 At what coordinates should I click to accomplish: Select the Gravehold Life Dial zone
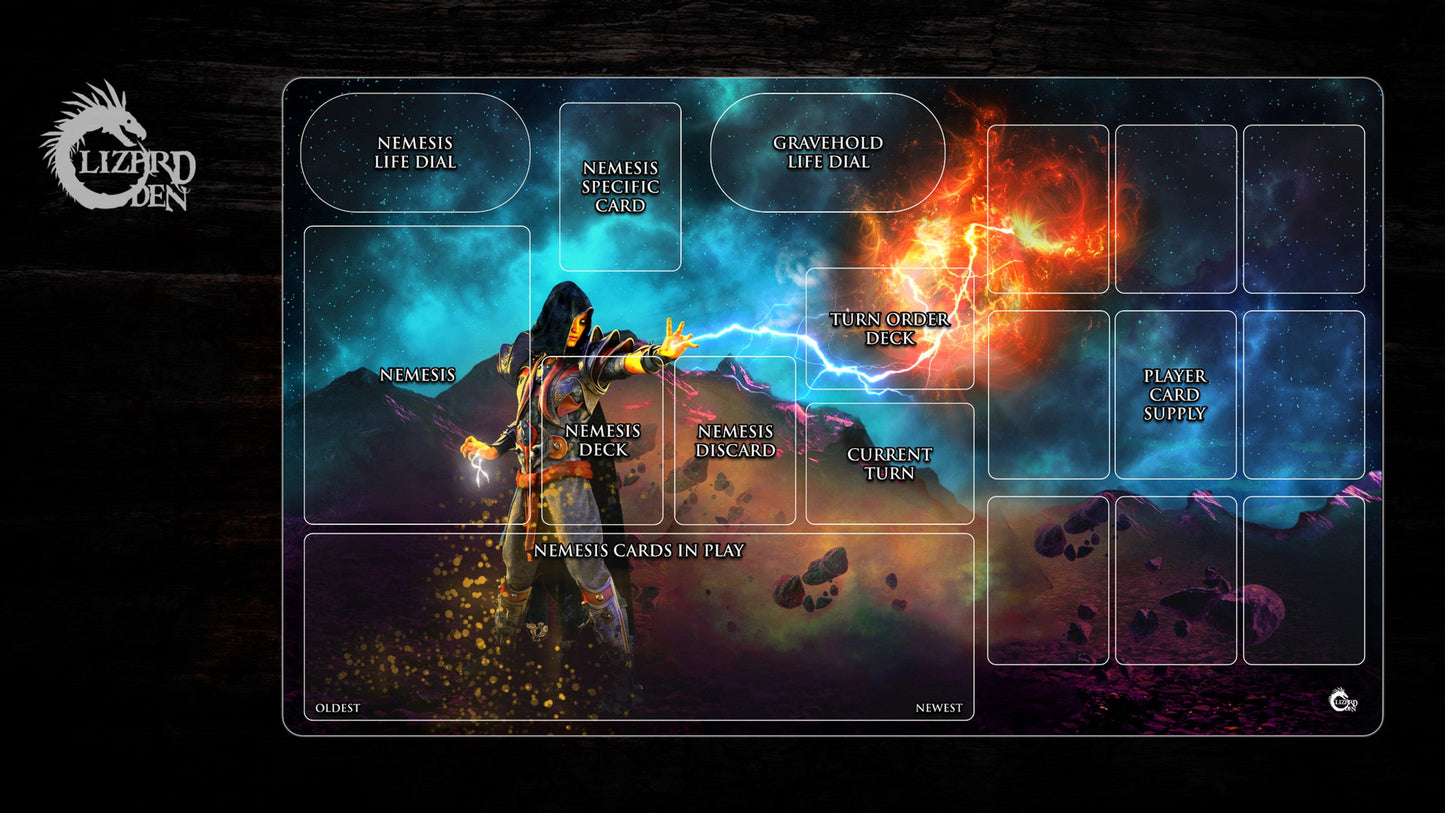coord(828,153)
